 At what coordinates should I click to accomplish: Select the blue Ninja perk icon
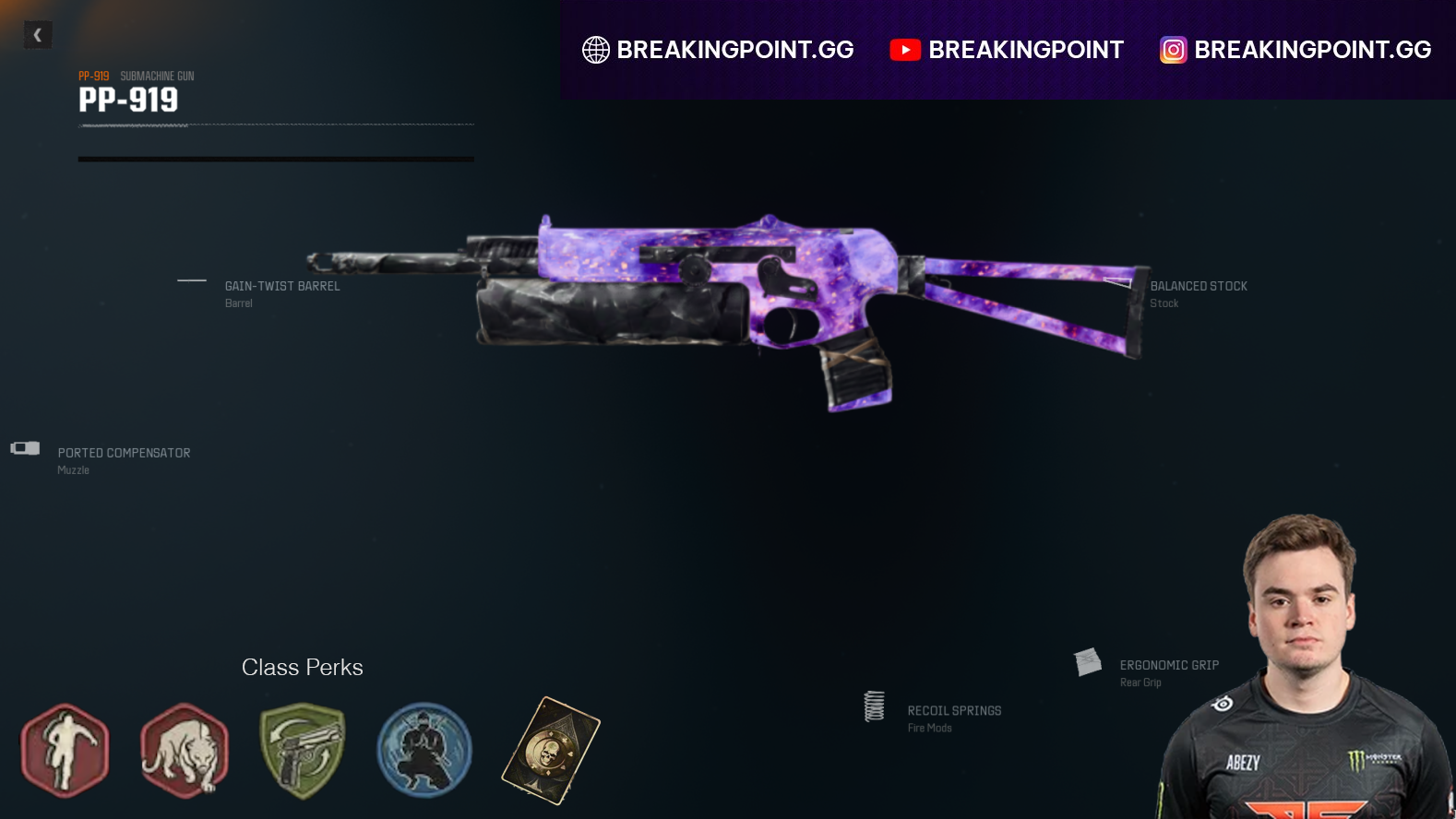pyautogui.click(x=424, y=750)
